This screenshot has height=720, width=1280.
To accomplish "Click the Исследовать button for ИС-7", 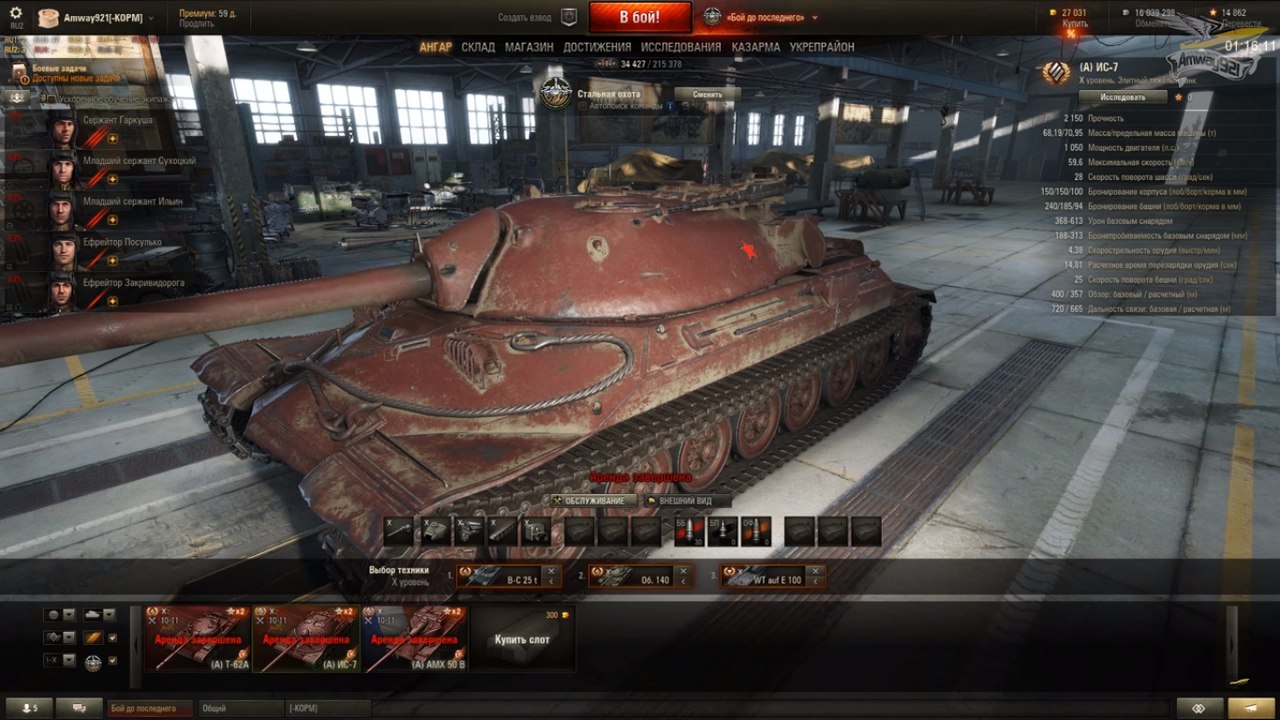I will [1122, 97].
